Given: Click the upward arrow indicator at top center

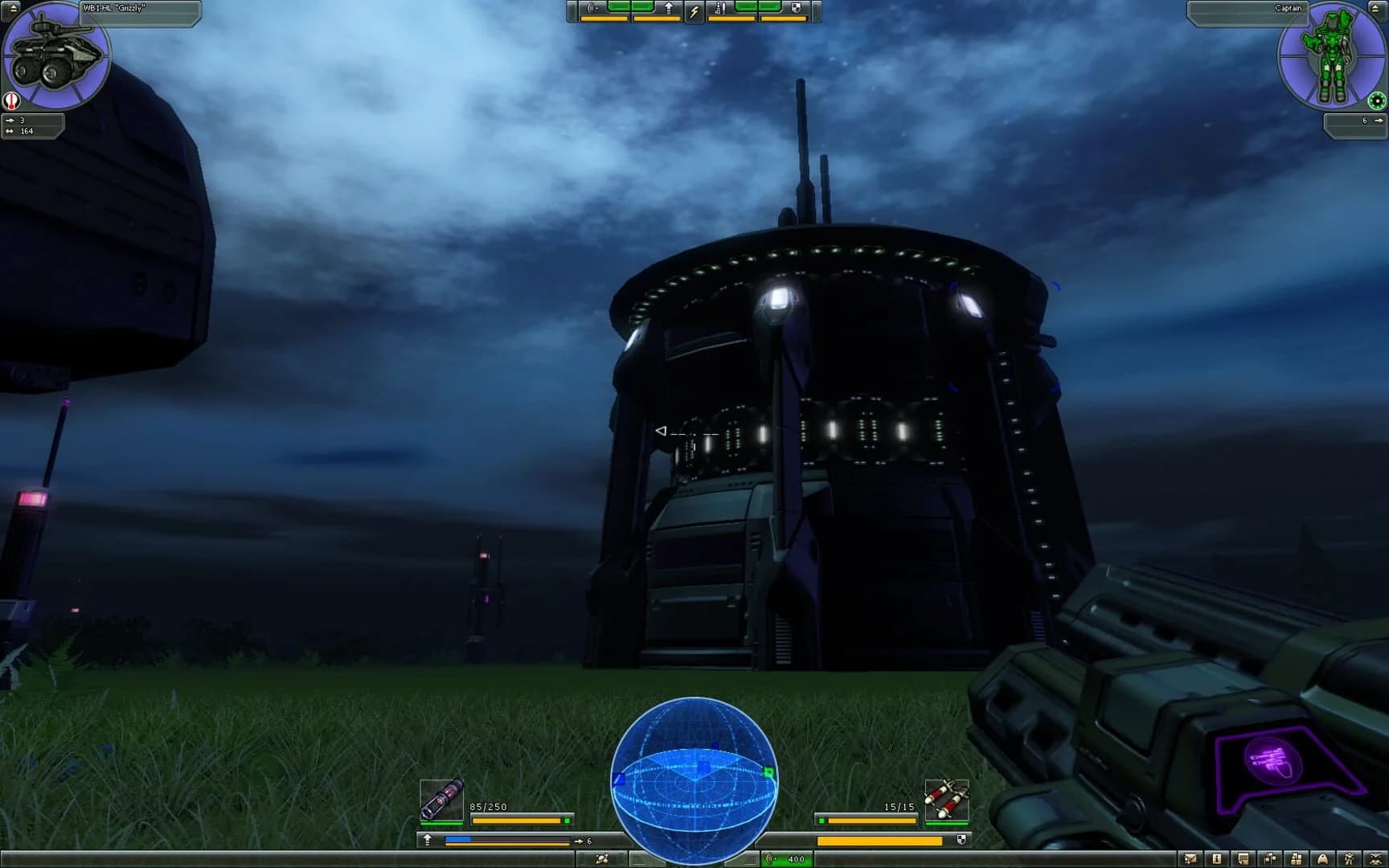Looking at the screenshot, I should click(670, 8).
